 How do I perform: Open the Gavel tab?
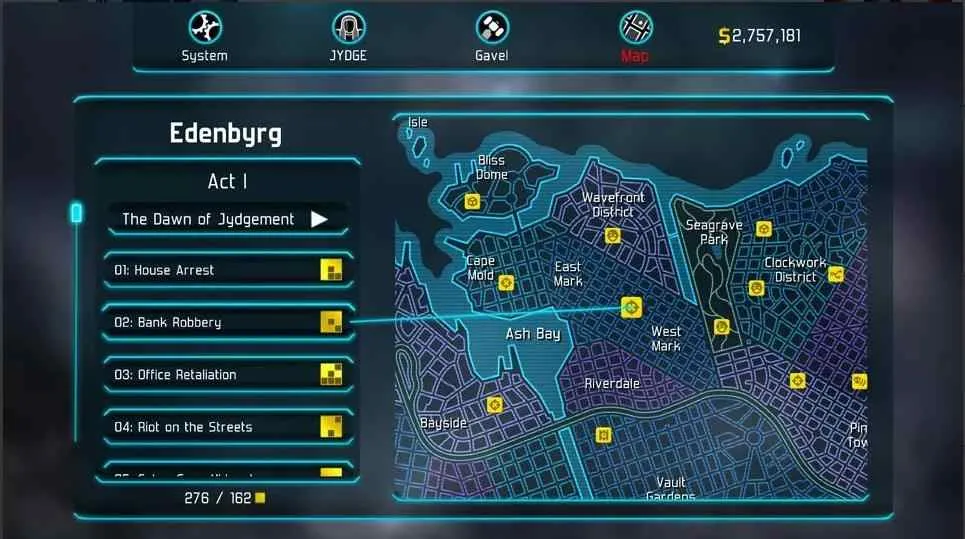(491, 36)
